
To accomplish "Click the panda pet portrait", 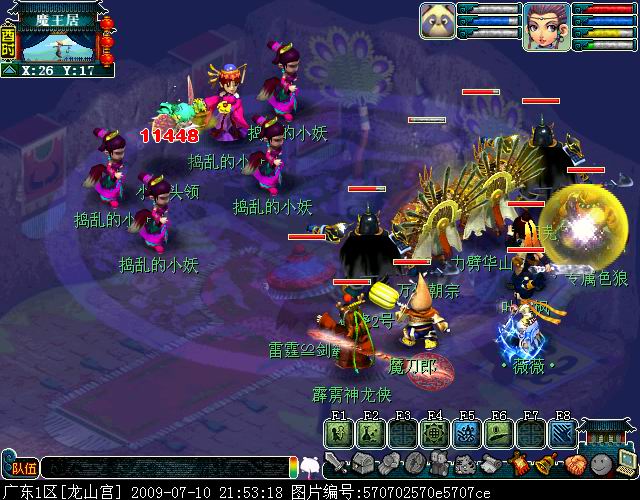I will point(437,24).
